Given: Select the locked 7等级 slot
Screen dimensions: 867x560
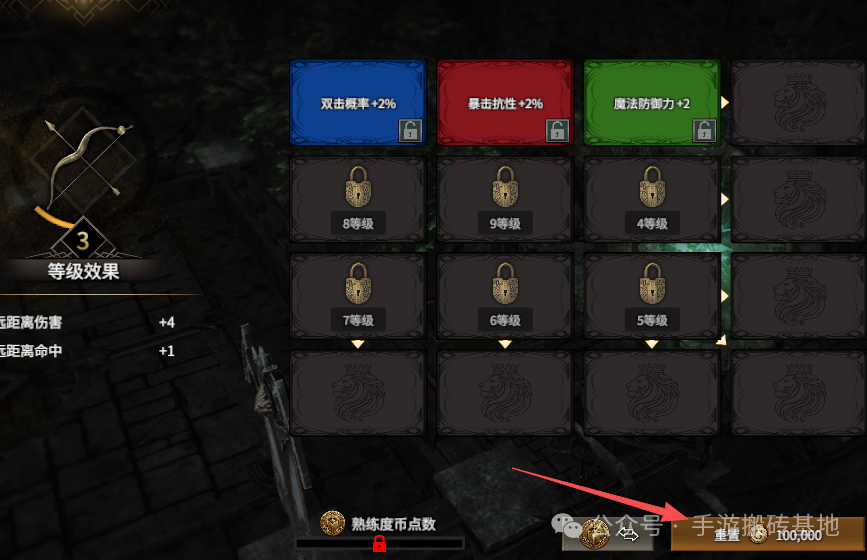Looking at the screenshot, I should coord(357,295).
